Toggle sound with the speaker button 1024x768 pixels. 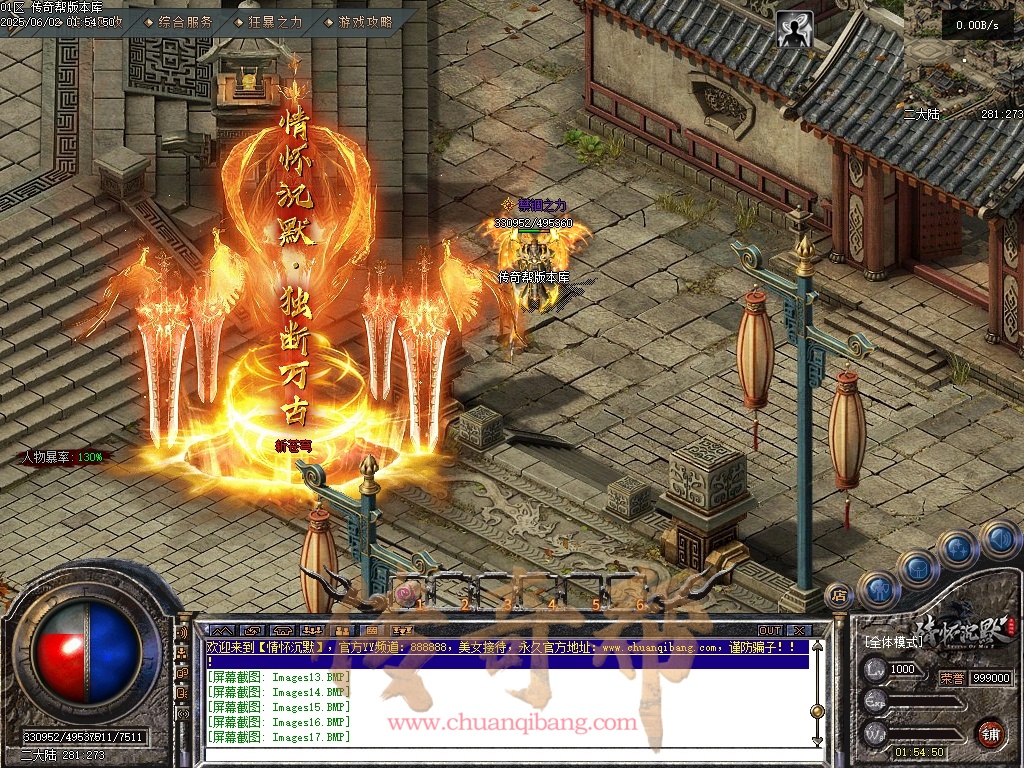pyautogui.click(x=998, y=540)
